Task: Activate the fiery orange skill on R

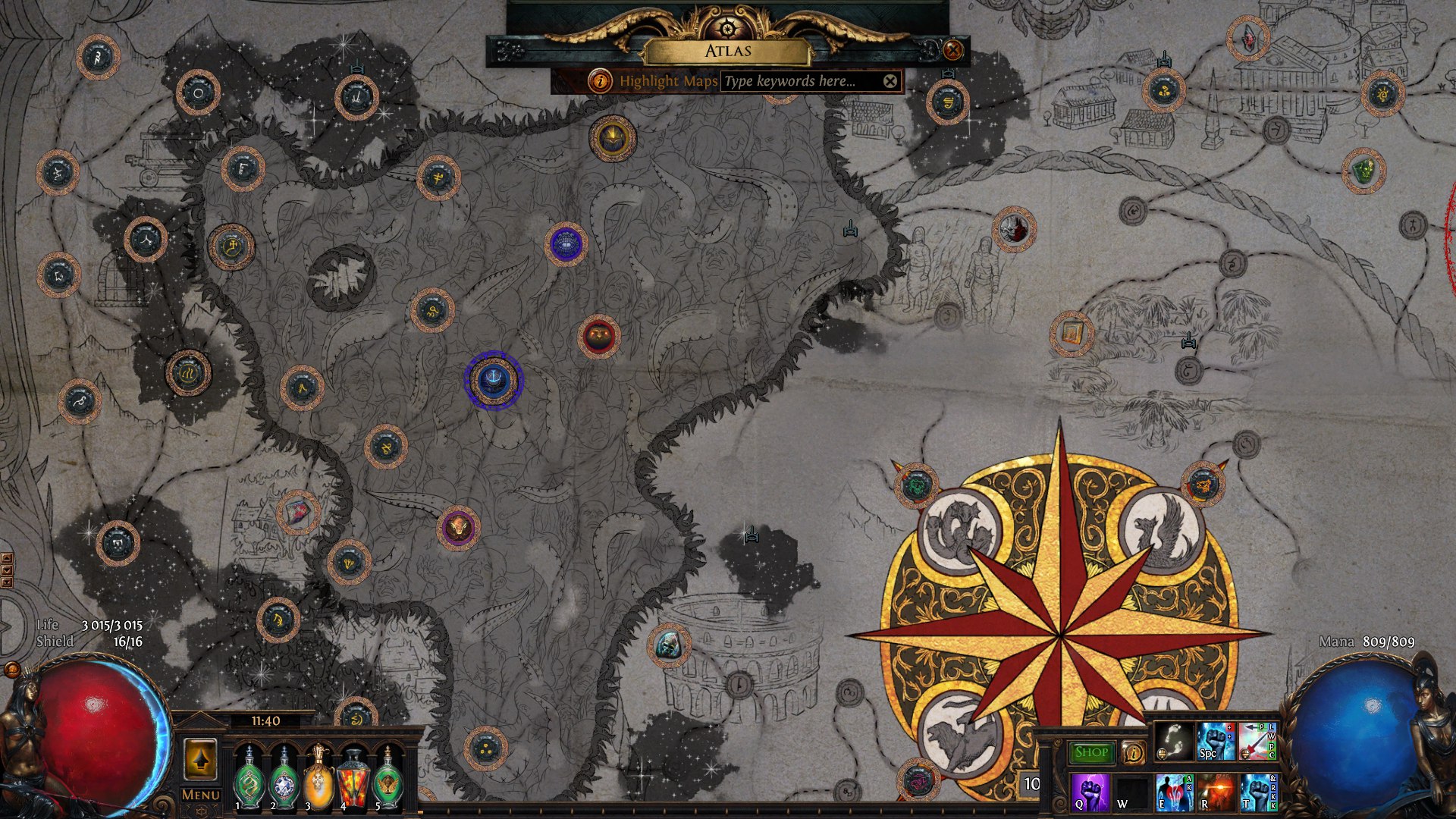Action: [x=1216, y=792]
